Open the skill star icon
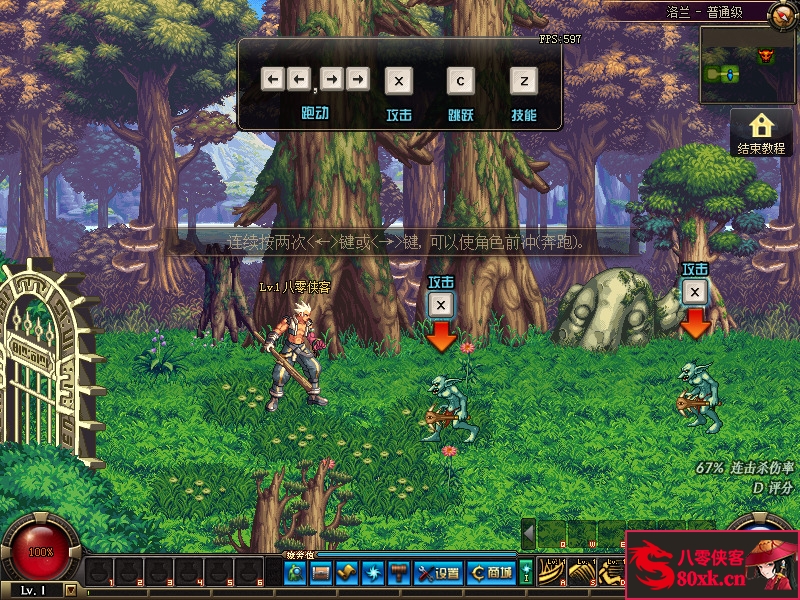The image size is (800, 600). pos(373,573)
